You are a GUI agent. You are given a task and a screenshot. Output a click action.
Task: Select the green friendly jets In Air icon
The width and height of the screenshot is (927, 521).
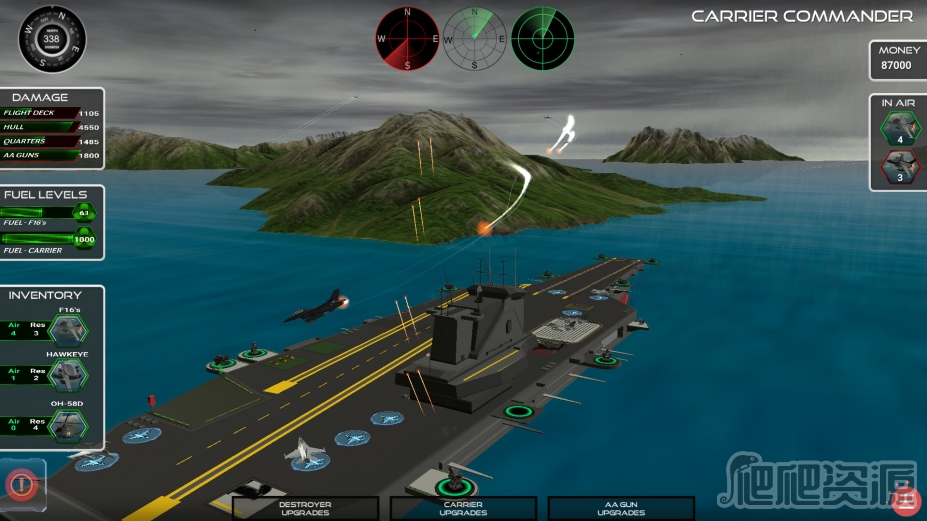click(x=899, y=127)
